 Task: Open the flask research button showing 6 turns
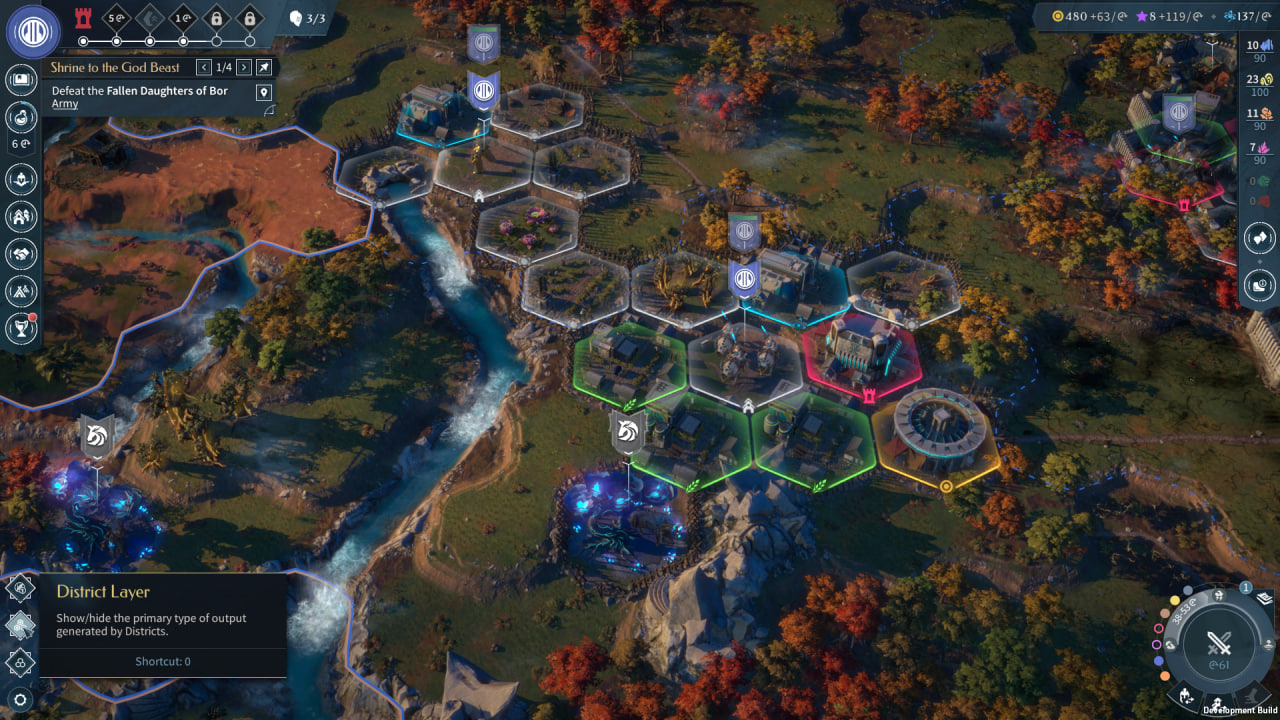pos(21,117)
